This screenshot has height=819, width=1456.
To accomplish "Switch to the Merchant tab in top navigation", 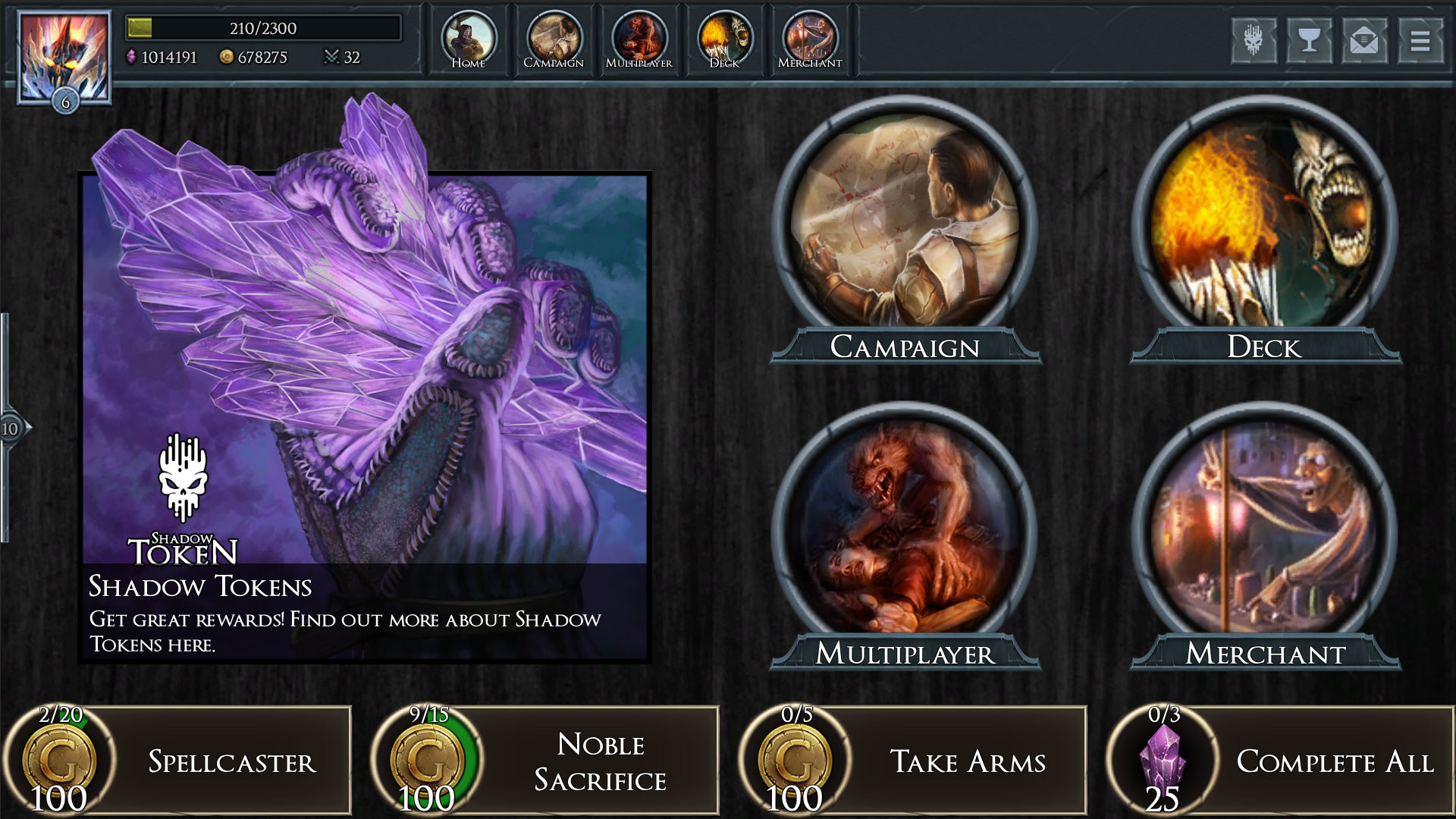I will point(810,36).
